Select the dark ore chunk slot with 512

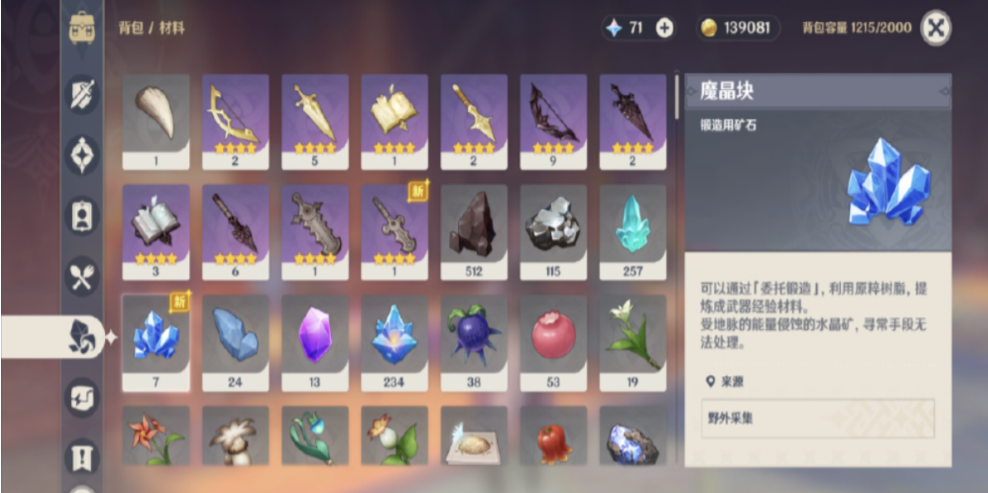(473, 230)
